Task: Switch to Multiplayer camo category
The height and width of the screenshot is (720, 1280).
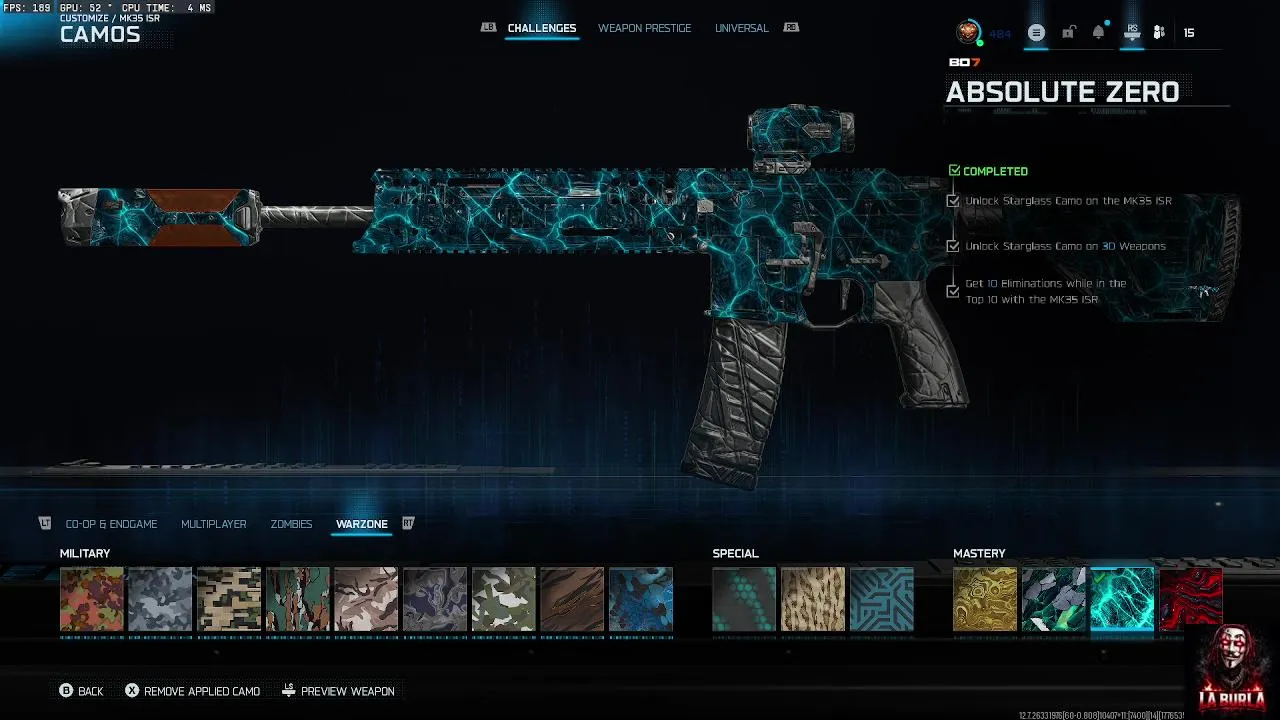Action: [x=213, y=524]
